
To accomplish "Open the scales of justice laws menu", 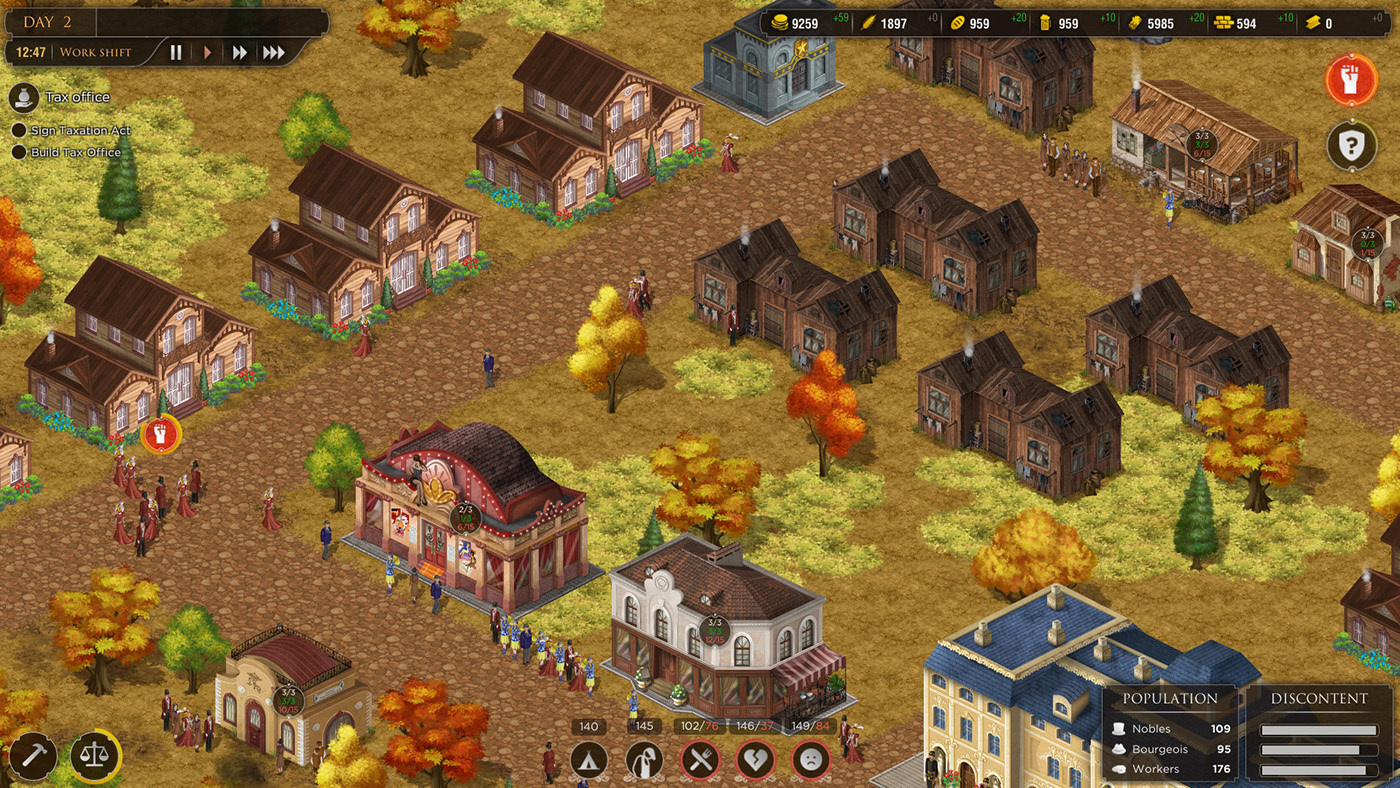I will 95,757.
